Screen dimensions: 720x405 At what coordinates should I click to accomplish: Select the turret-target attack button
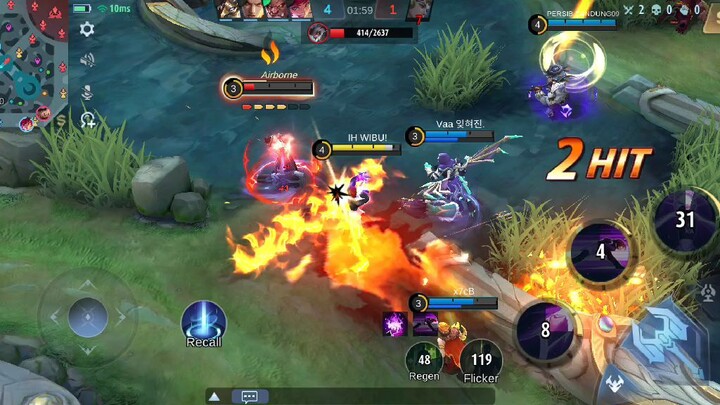710,293
